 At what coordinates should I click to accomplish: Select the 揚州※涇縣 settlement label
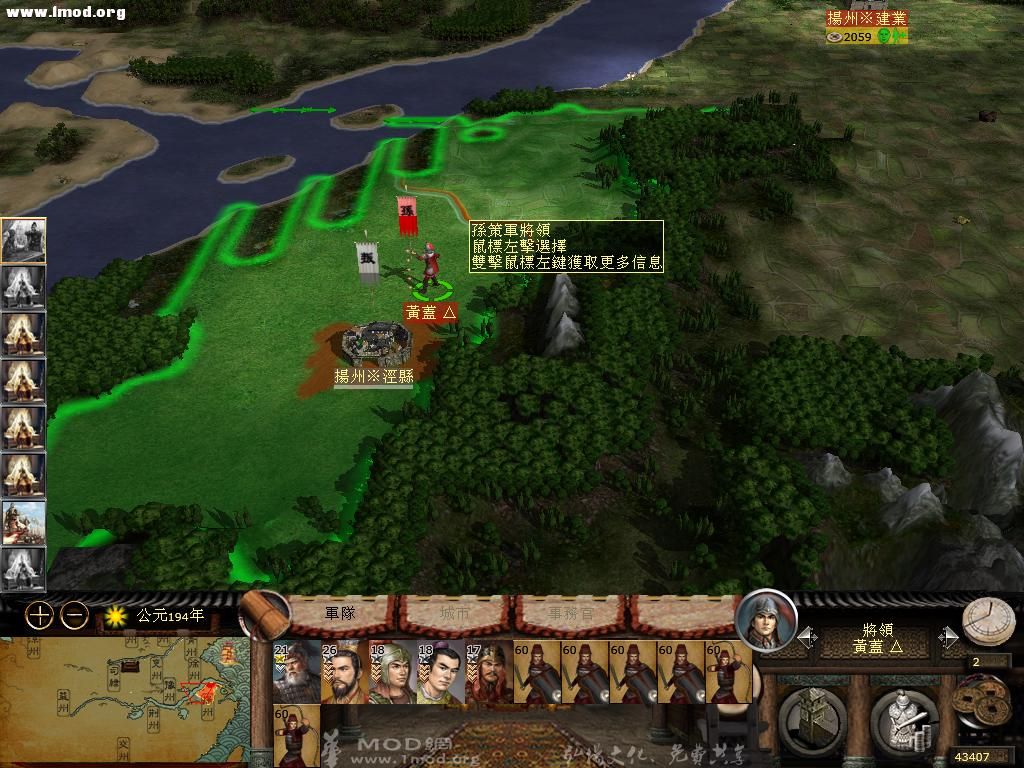373,376
